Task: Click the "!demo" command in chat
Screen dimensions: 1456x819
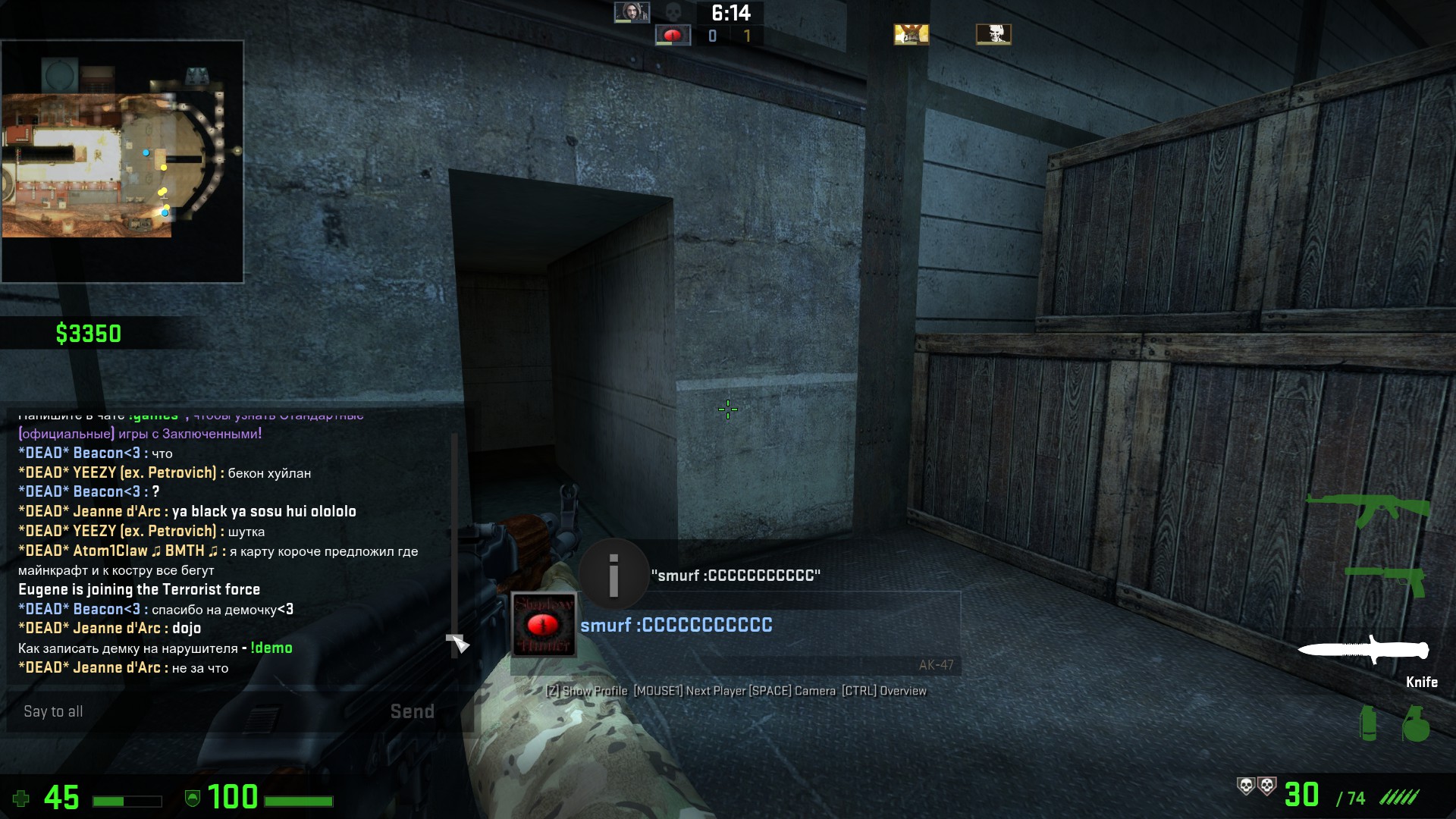Action: coord(271,648)
